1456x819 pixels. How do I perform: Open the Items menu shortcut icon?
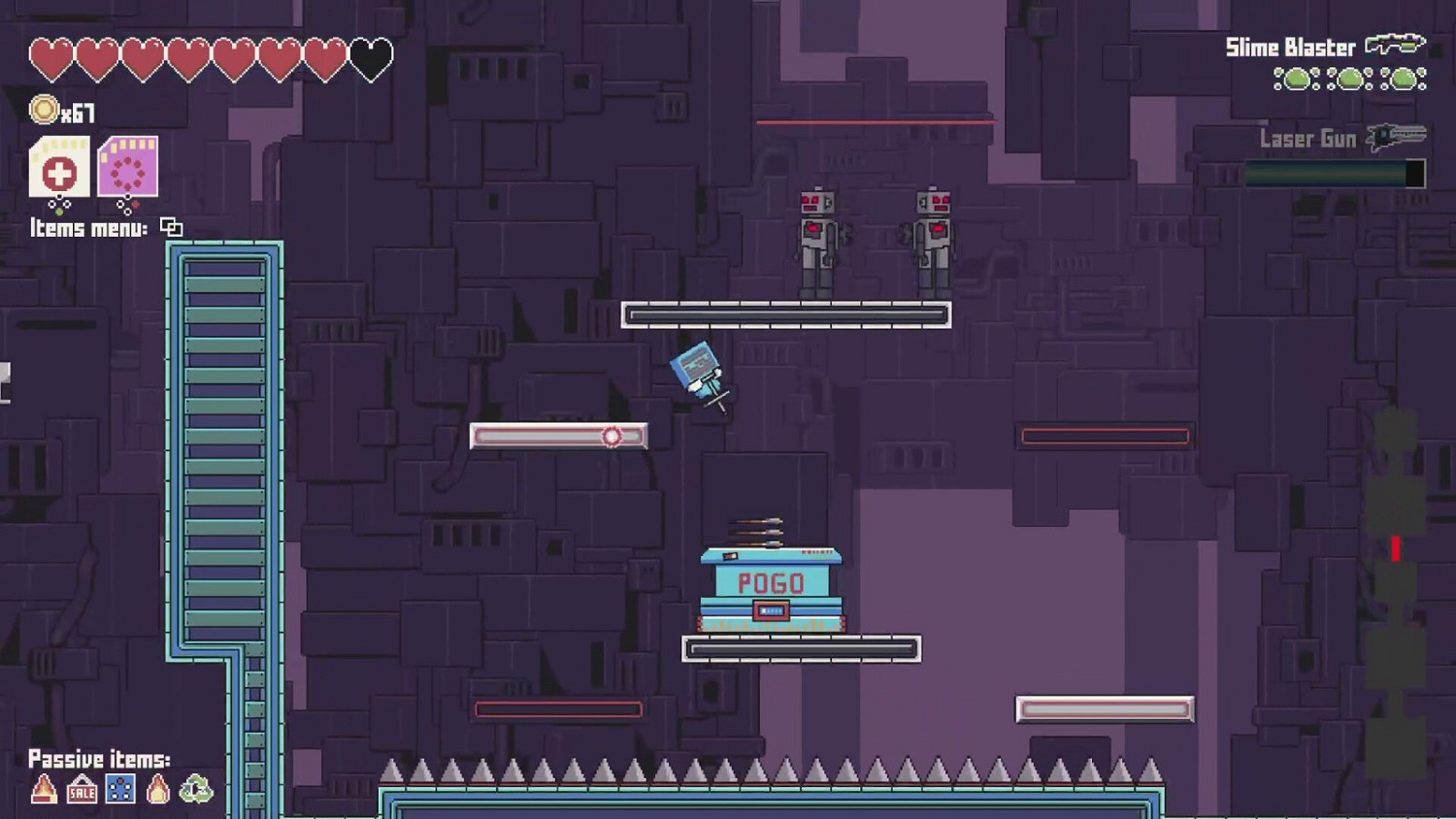coord(173,227)
